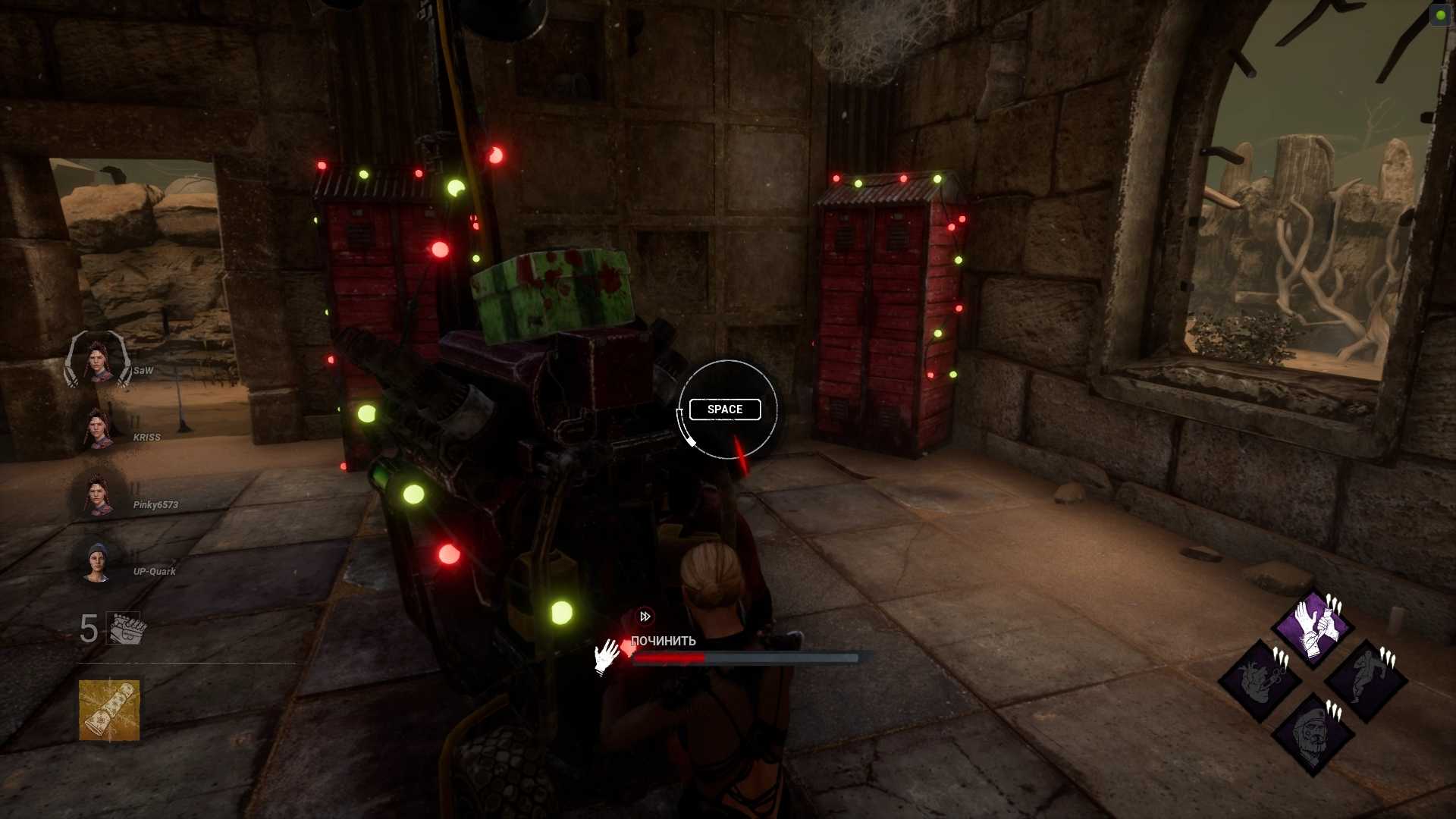Image resolution: width=1456 pixels, height=819 pixels.
Task: Click the bearded soldier face perk
Action: pos(1313,734)
